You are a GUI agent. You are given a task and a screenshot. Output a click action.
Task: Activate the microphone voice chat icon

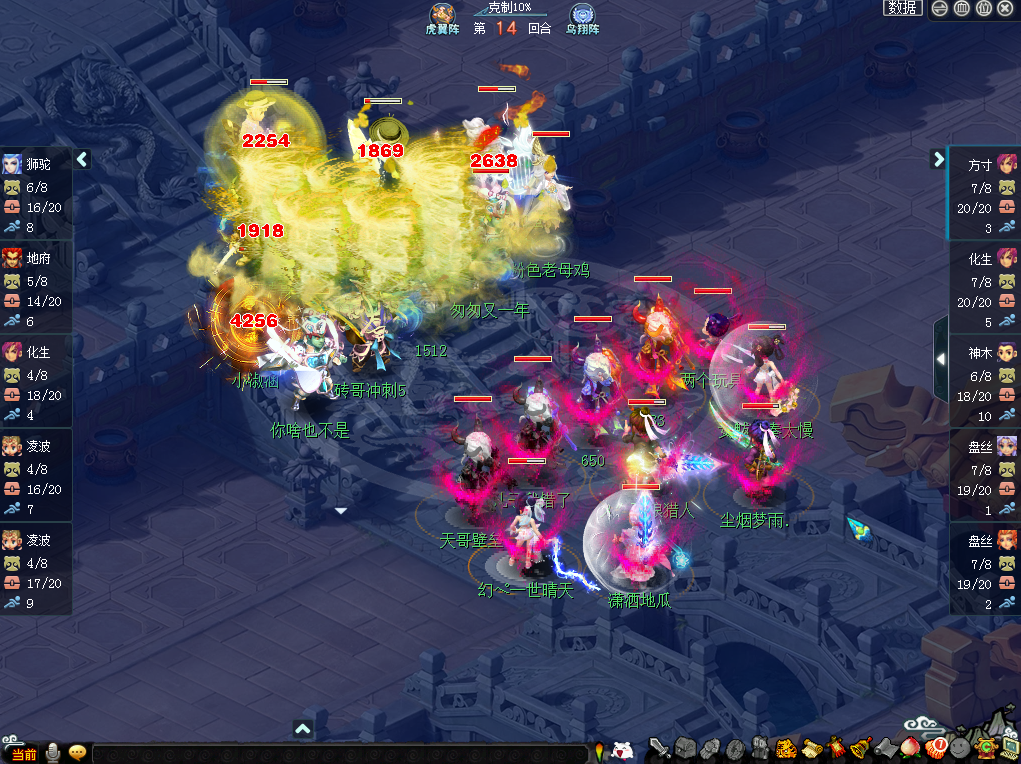tap(52, 753)
